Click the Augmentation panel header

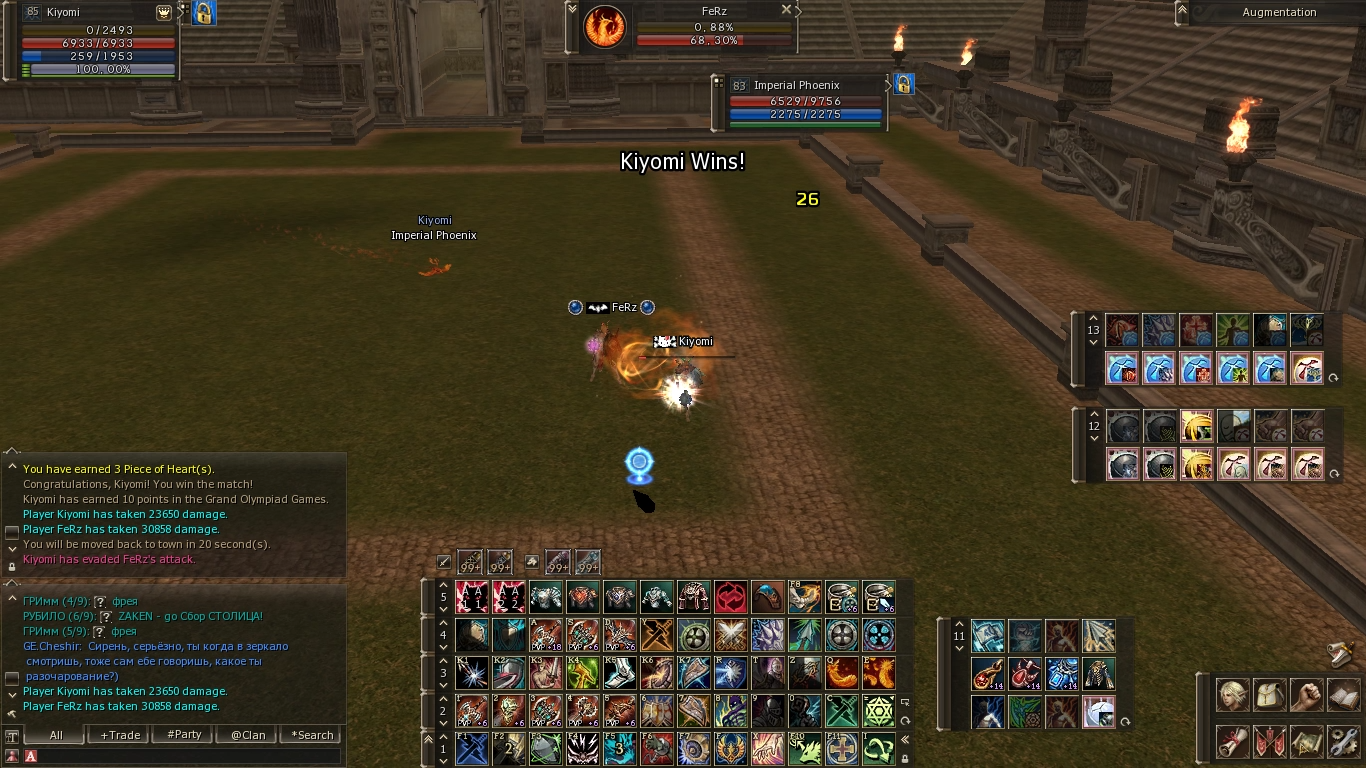(1279, 12)
